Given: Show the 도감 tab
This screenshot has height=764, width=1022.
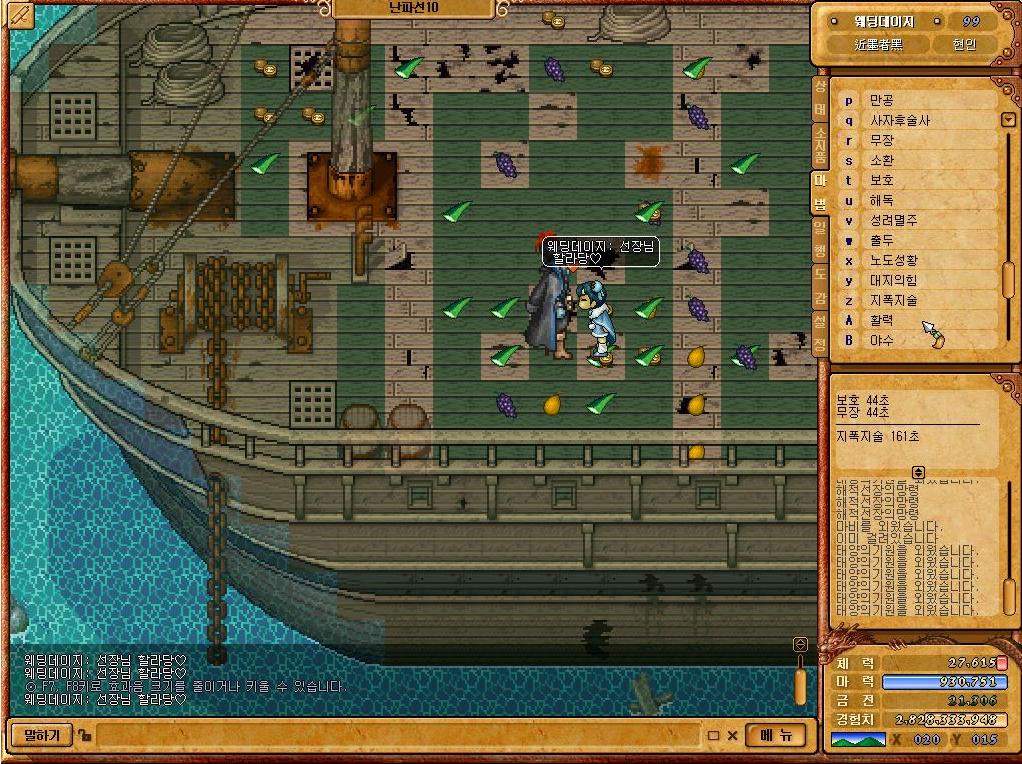Looking at the screenshot, I should coord(820,287).
